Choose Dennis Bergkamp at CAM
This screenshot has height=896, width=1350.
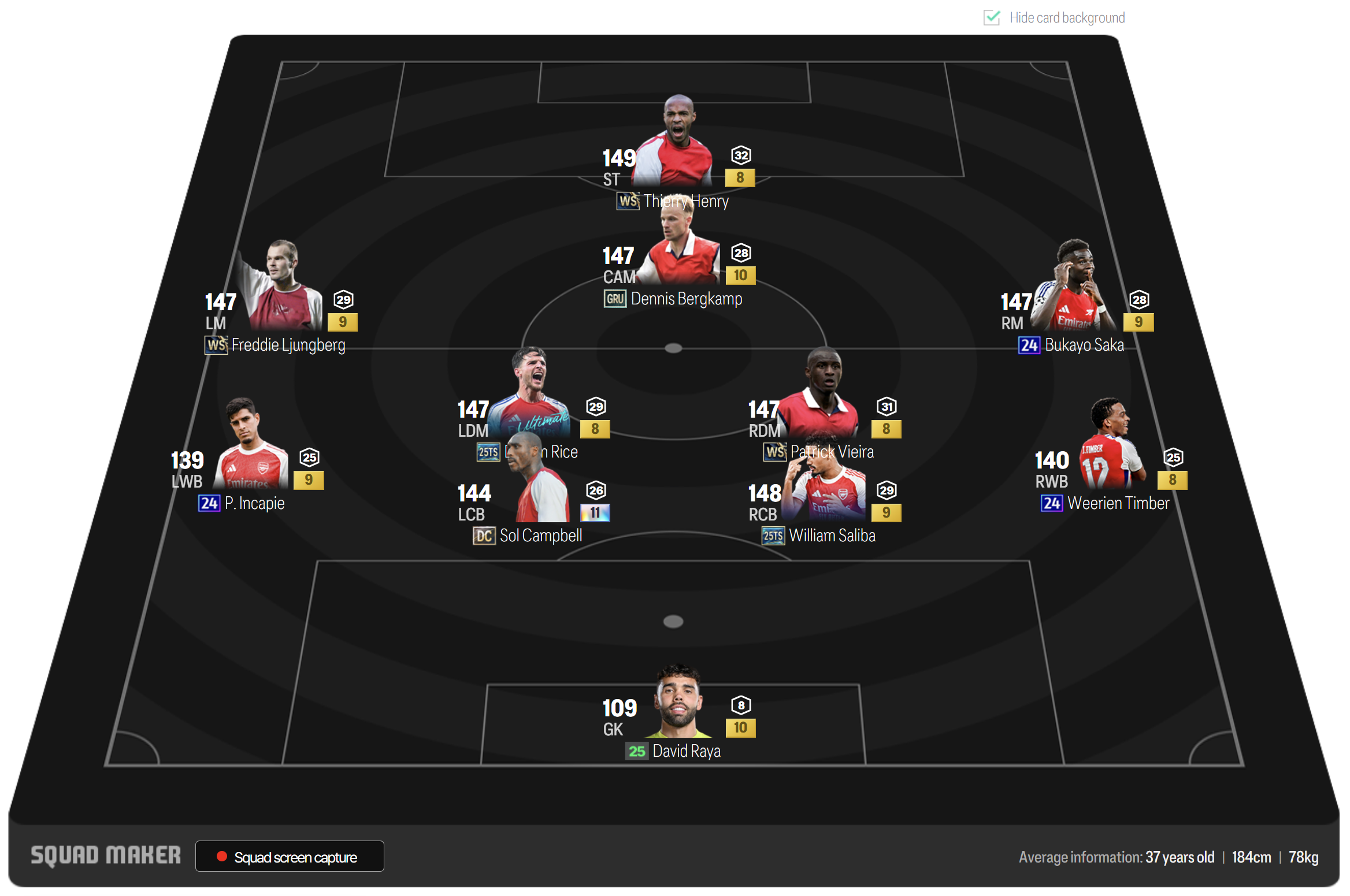680,254
